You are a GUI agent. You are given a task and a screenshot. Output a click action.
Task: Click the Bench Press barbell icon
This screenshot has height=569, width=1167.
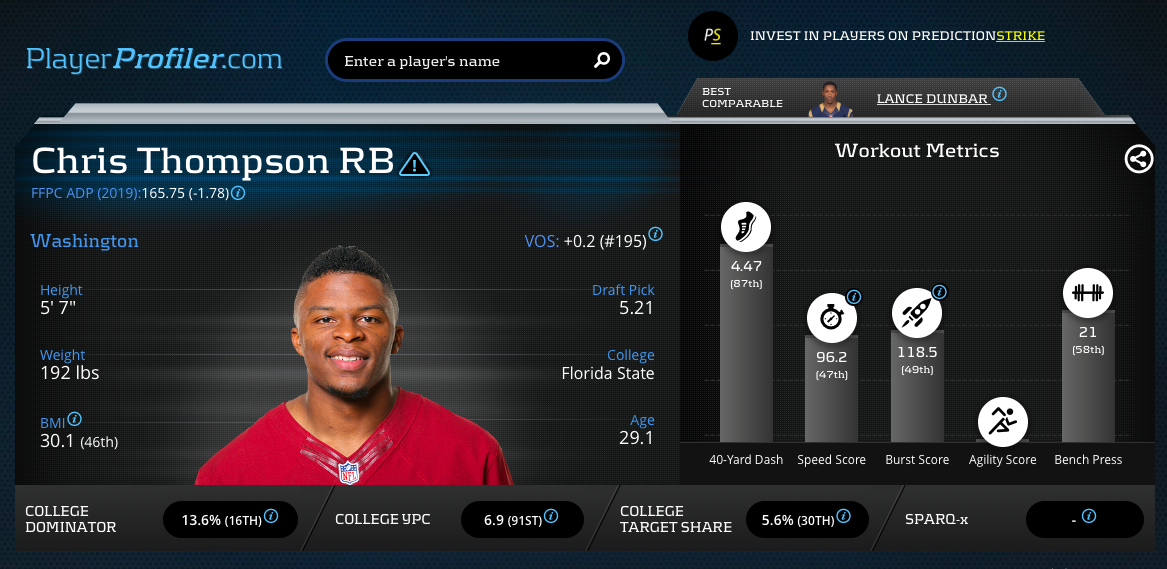pos(1087,293)
